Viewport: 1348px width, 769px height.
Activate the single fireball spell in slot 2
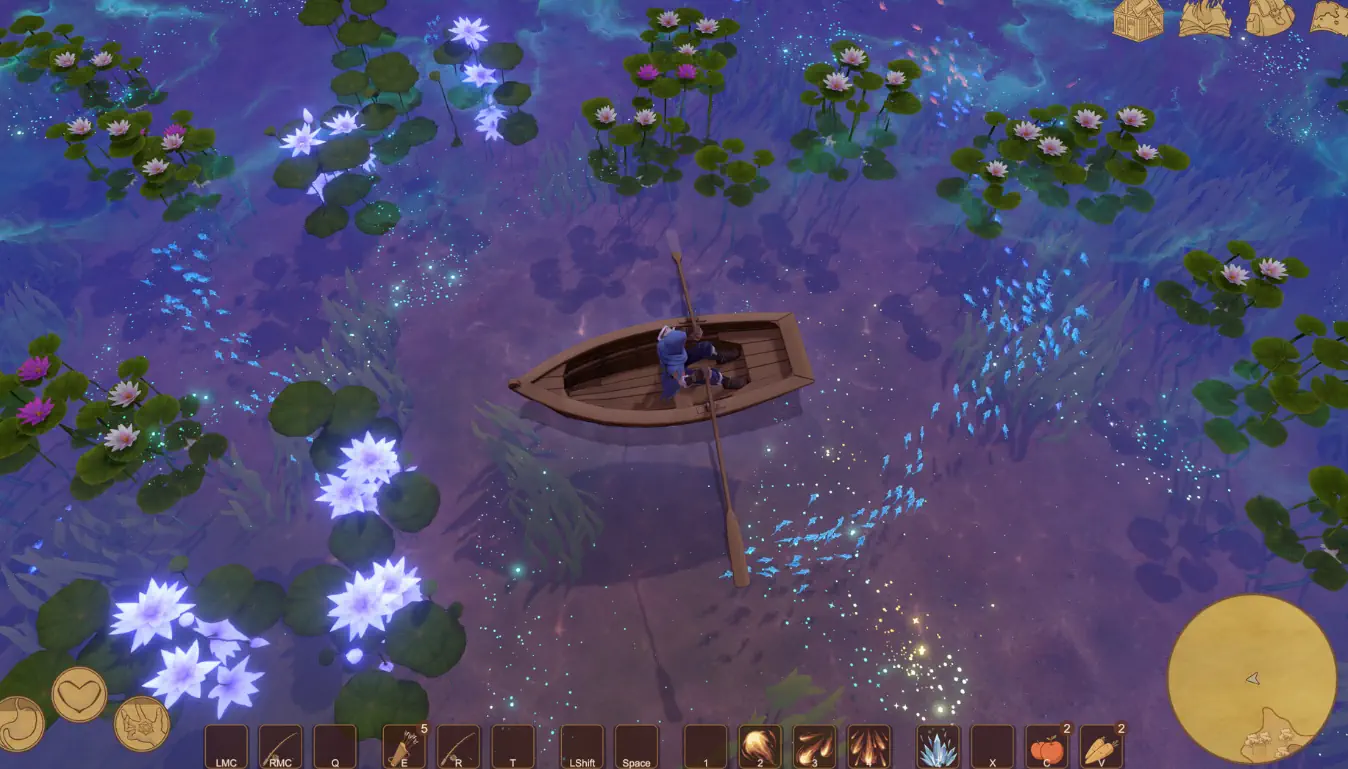(x=760, y=746)
